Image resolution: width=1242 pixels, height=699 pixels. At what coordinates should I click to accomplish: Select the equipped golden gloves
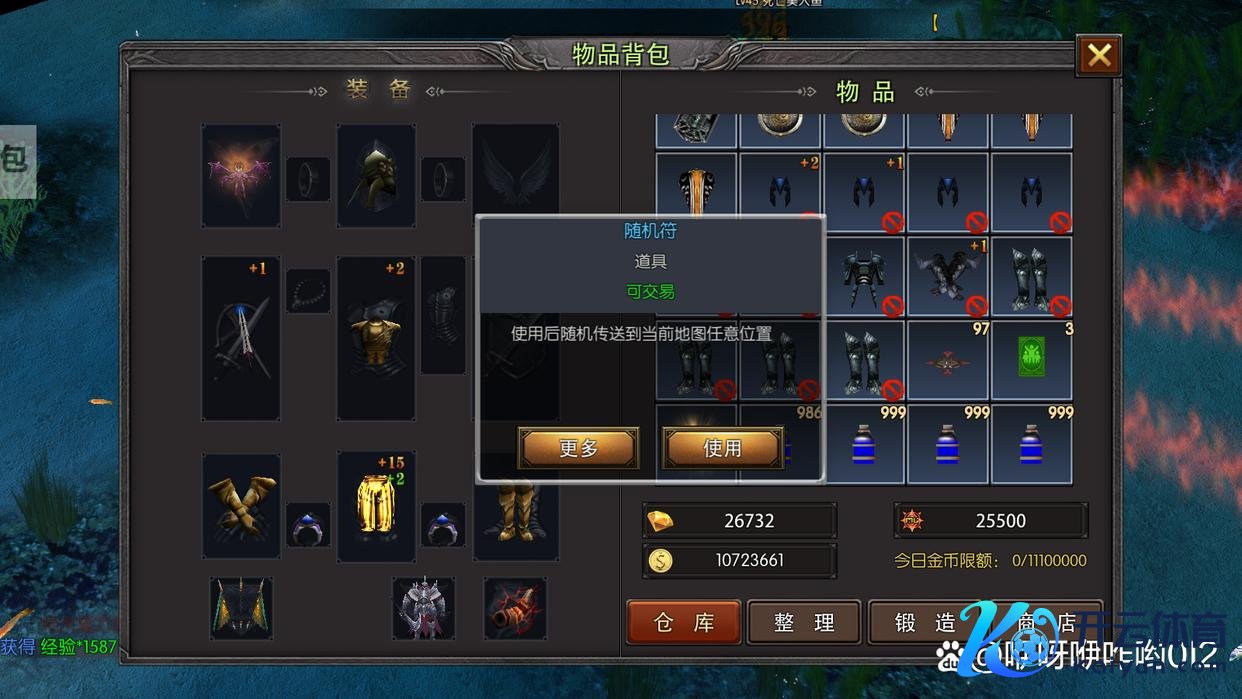pos(241,505)
